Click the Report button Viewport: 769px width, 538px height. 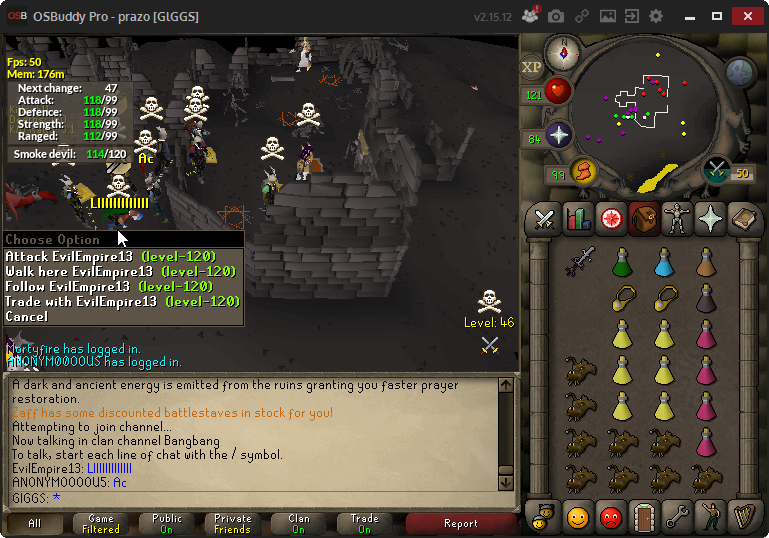tap(460, 523)
